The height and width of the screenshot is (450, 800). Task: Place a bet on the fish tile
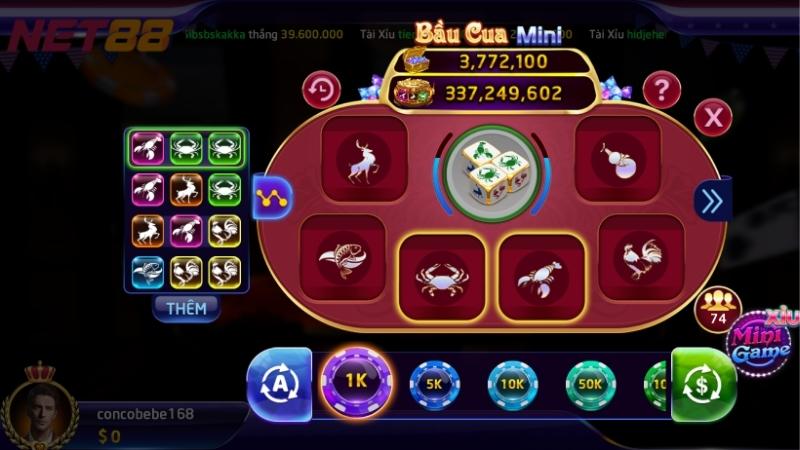342,257
